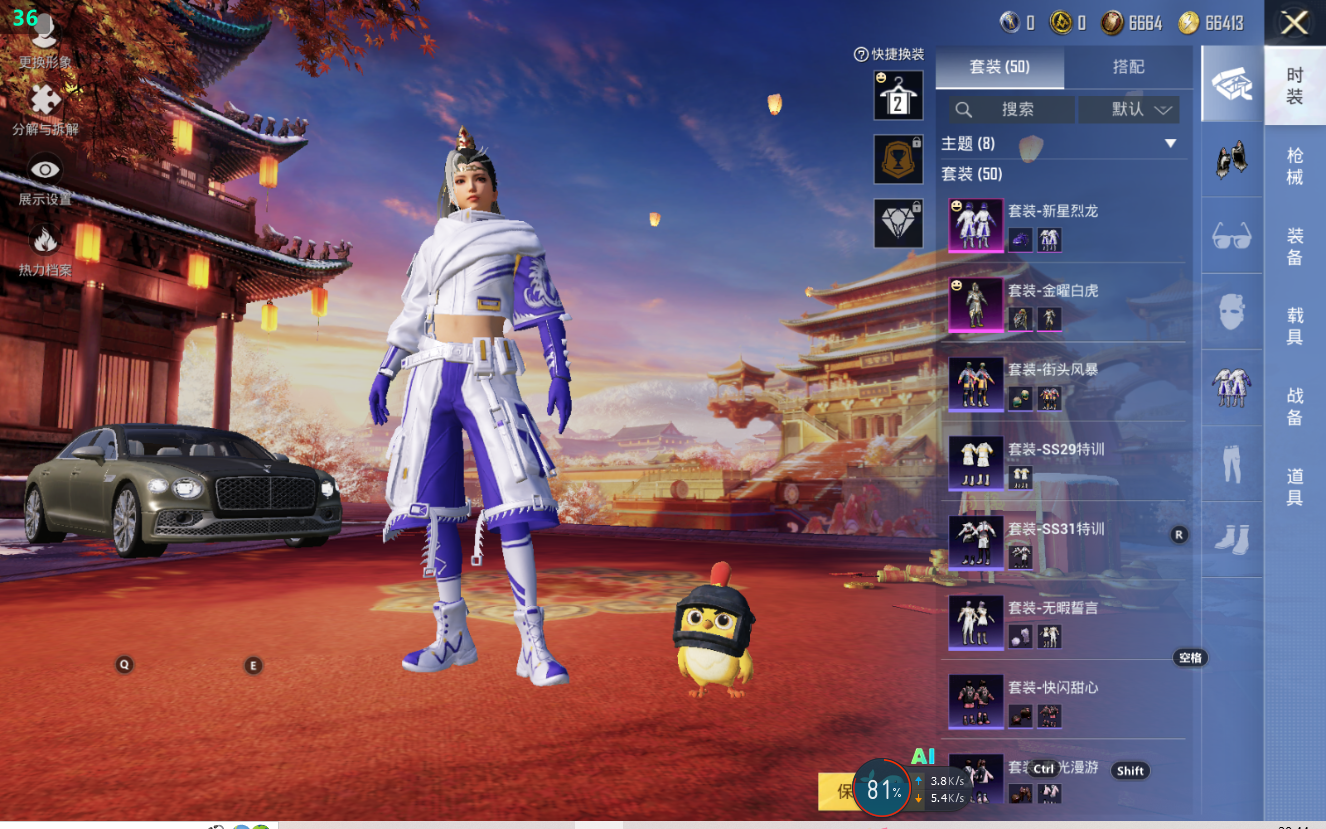Open the 默认 sort dropdown
Screen dimensions: 1326x829
(1129, 109)
